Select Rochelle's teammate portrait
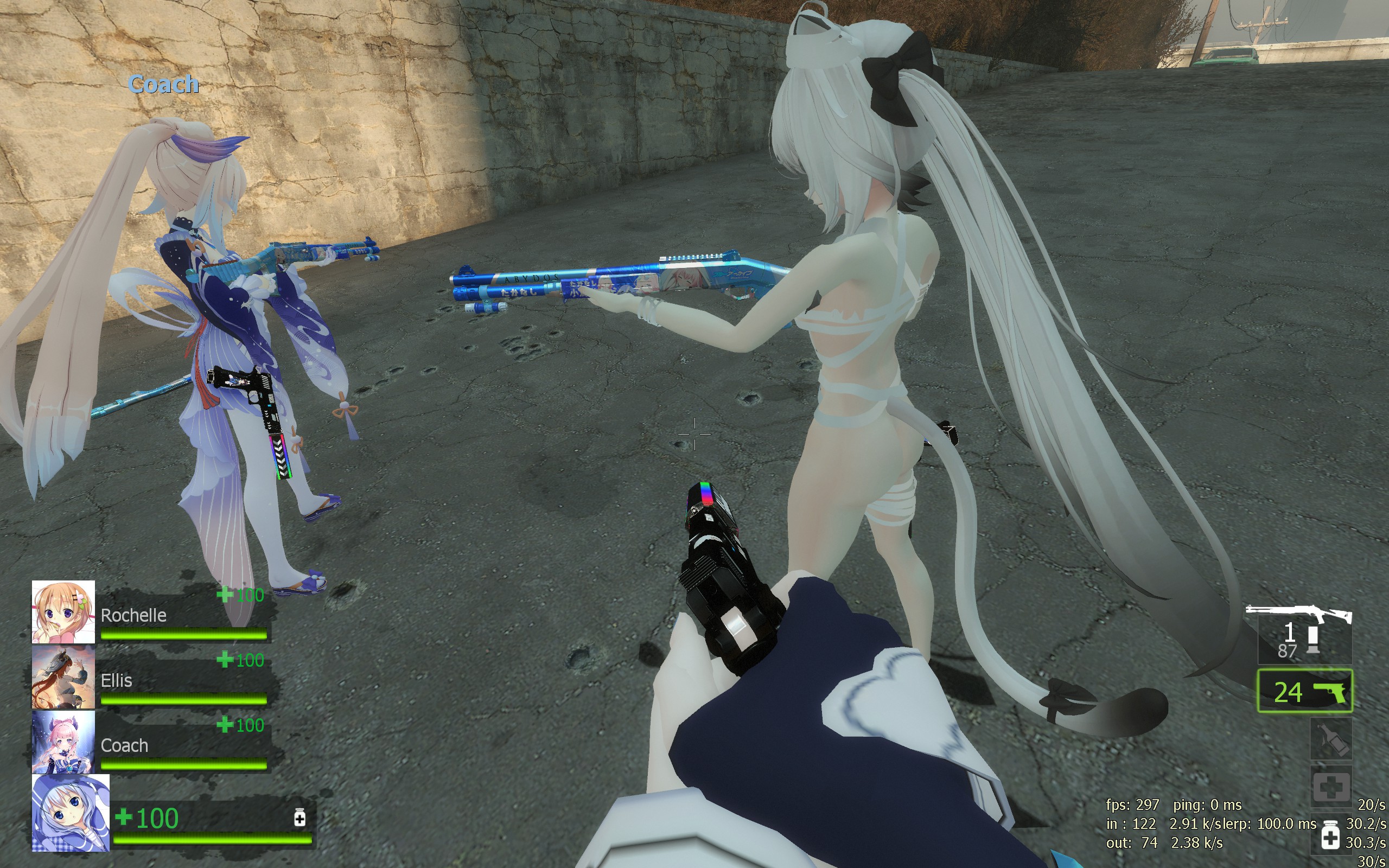Image resolution: width=1389 pixels, height=868 pixels. click(63, 611)
